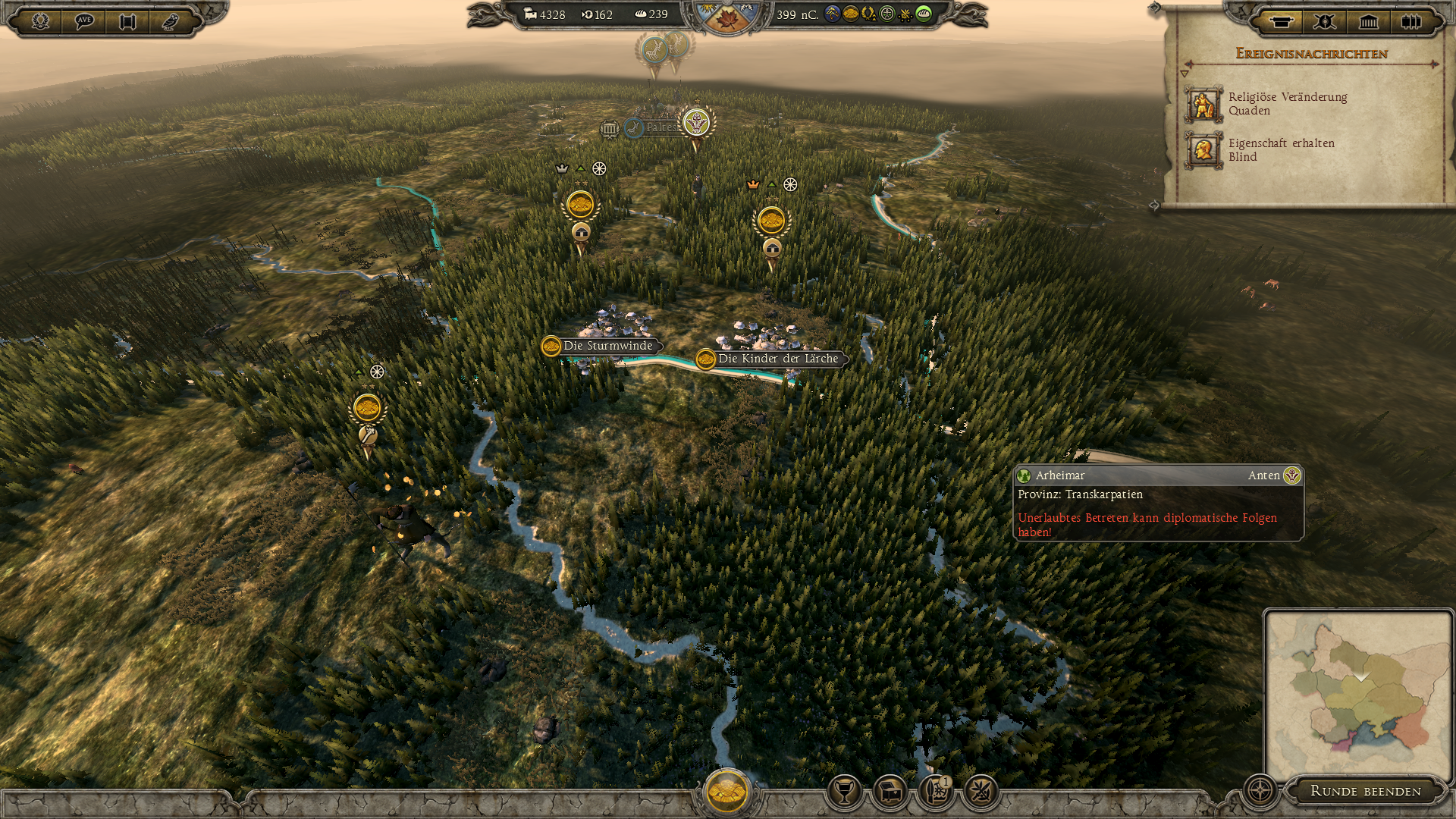Click the scroll icon in top-left bar
This screenshot has width=1456, height=819.
coord(127,21)
